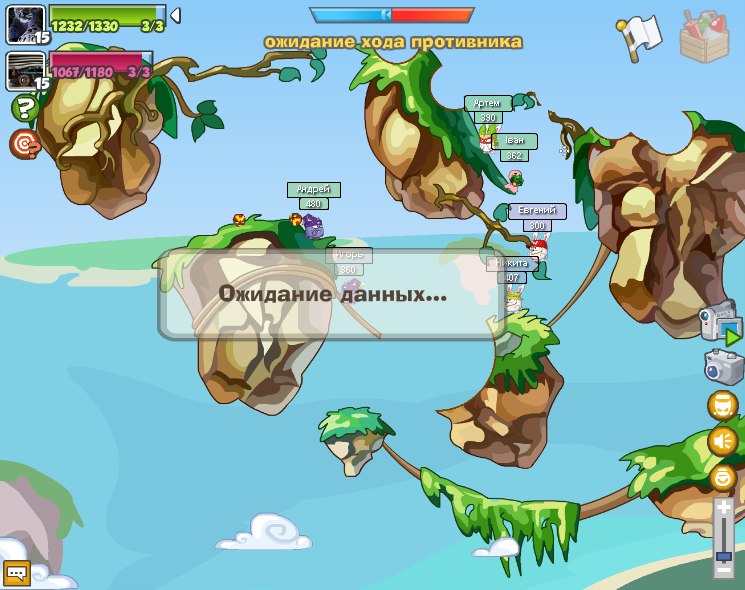Image resolution: width=745 pixels, height=590 pixels.
Task: Take a screenshot with the photo camera icon
Action: tap(723, 366)
